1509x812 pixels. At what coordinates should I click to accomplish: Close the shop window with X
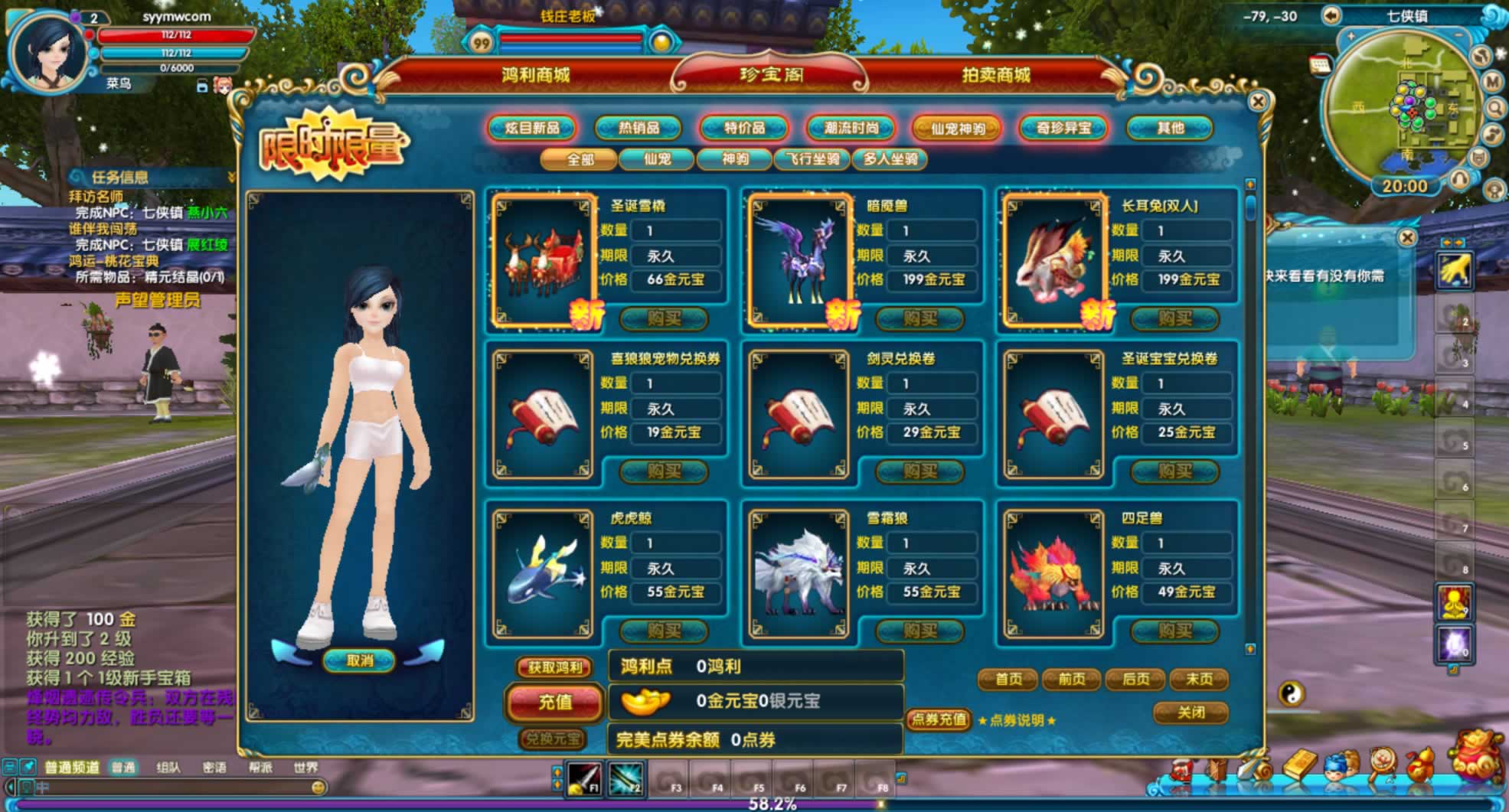(1257, 101)
